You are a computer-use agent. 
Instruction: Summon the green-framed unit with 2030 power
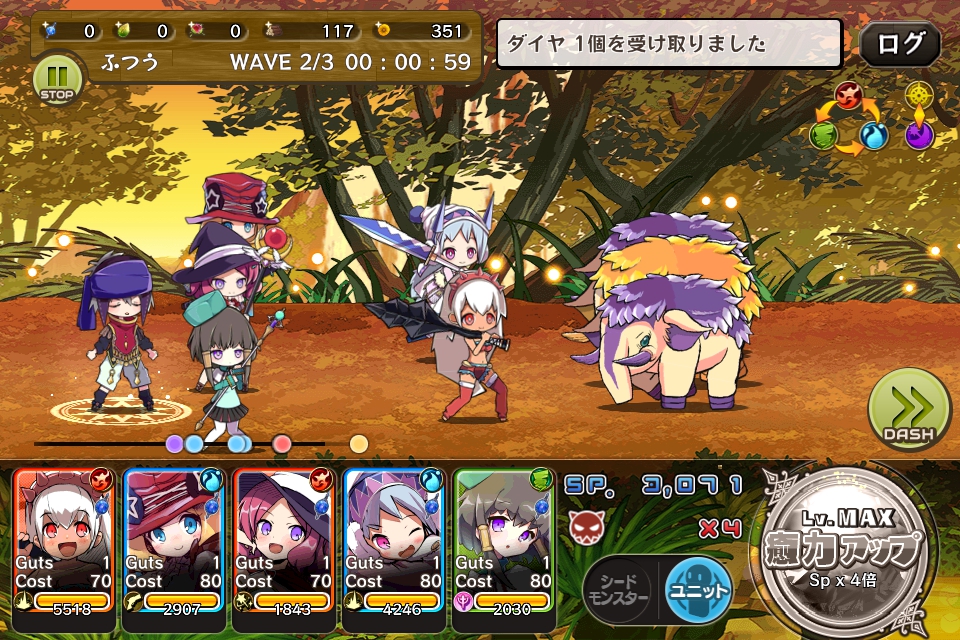tap(503, 538)
